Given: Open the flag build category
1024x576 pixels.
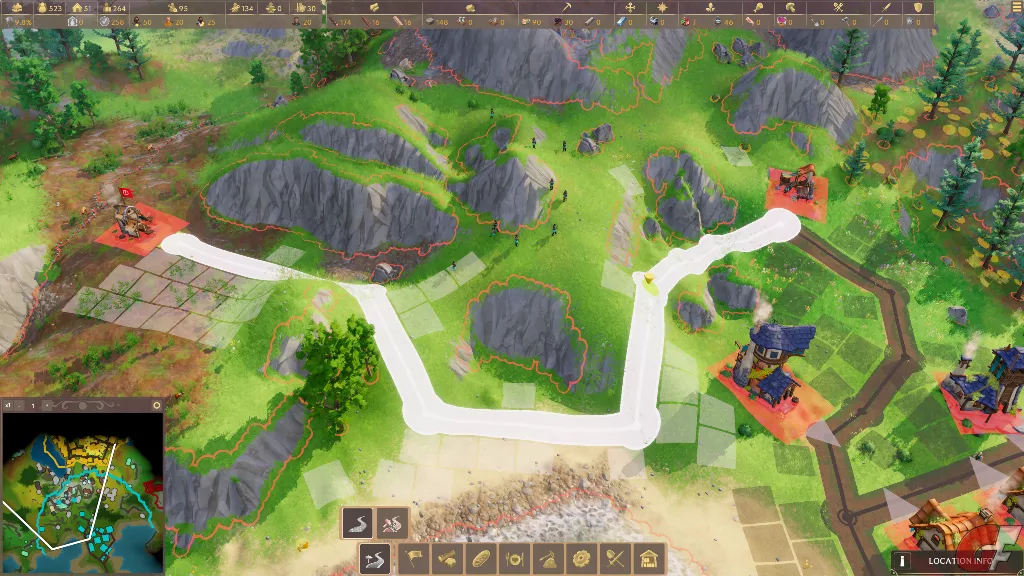Looking at the screenshot, I should point(413,558).
